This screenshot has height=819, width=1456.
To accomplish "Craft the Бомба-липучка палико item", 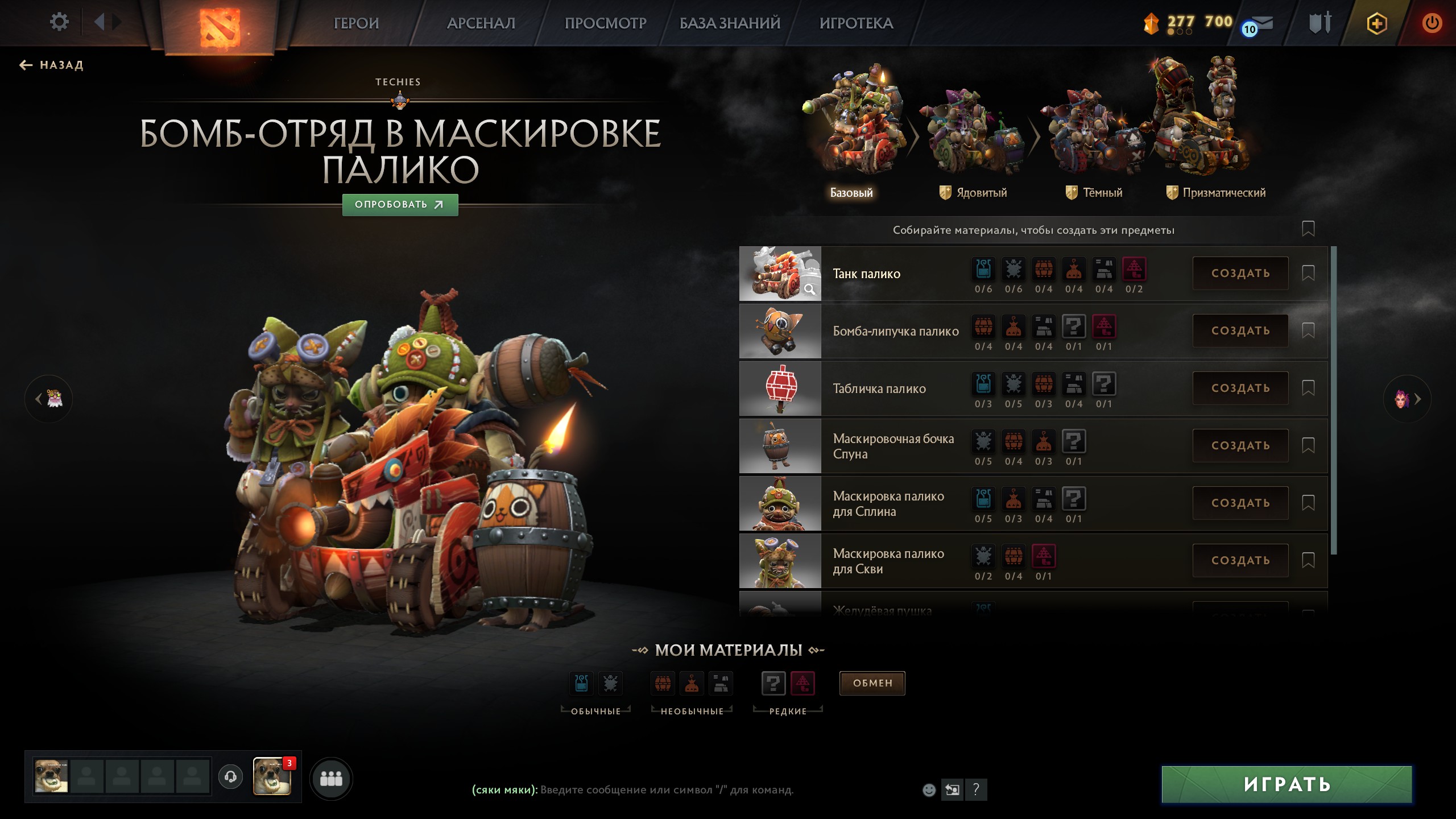I will pos(1240,331).
